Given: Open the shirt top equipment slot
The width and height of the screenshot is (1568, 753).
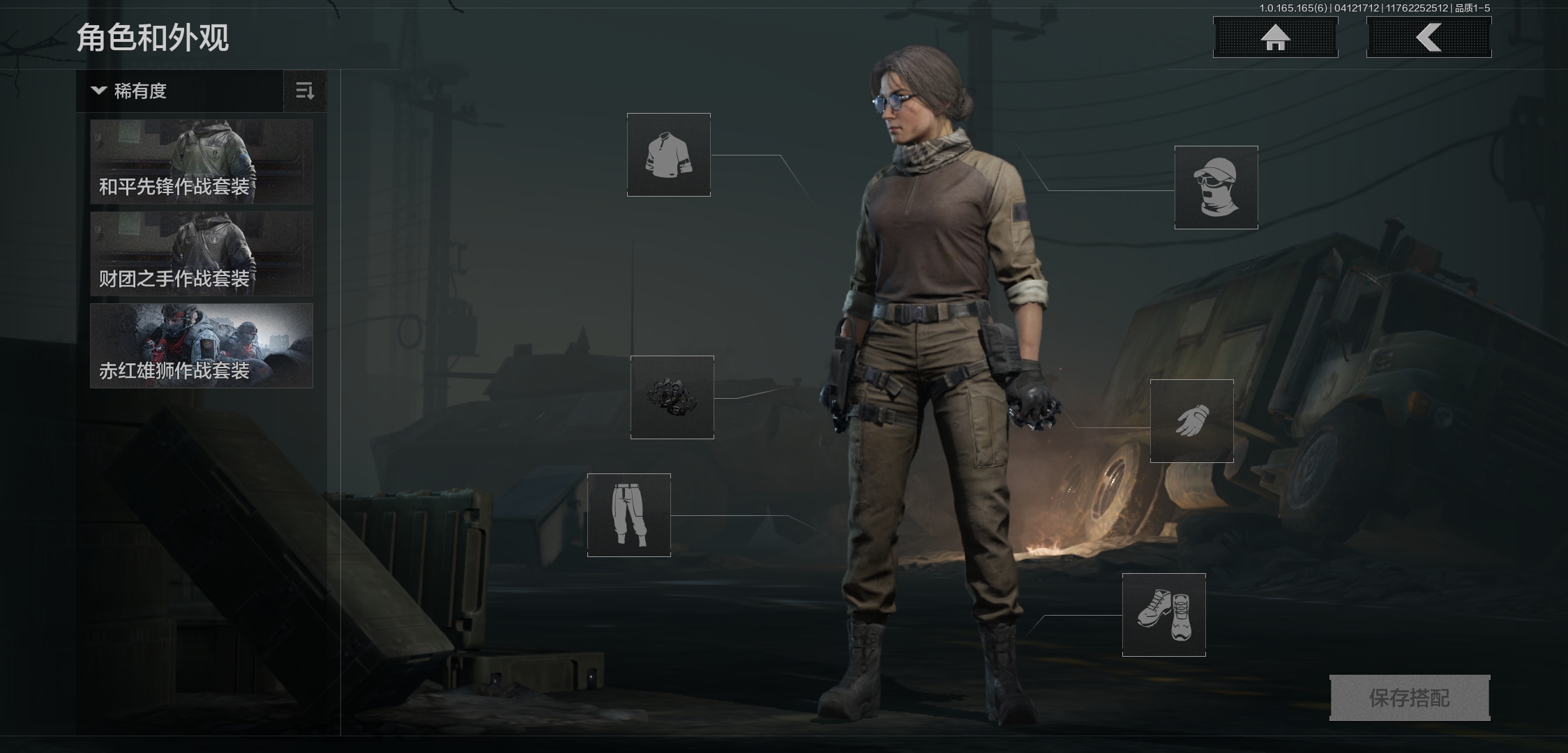Looking at the screenshot, I should tap(668, 155).
